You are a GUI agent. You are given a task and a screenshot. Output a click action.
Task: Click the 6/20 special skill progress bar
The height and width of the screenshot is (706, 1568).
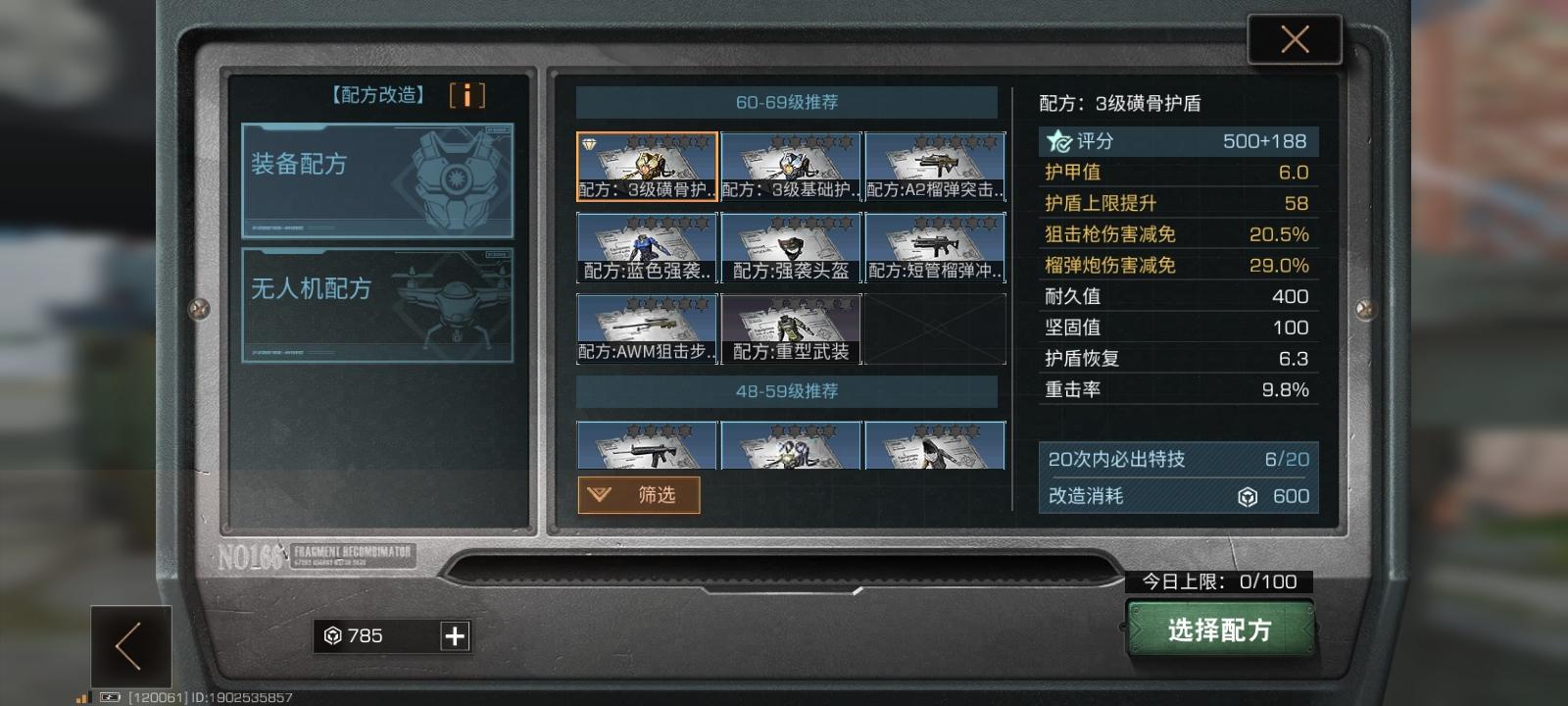point(1176,458)
